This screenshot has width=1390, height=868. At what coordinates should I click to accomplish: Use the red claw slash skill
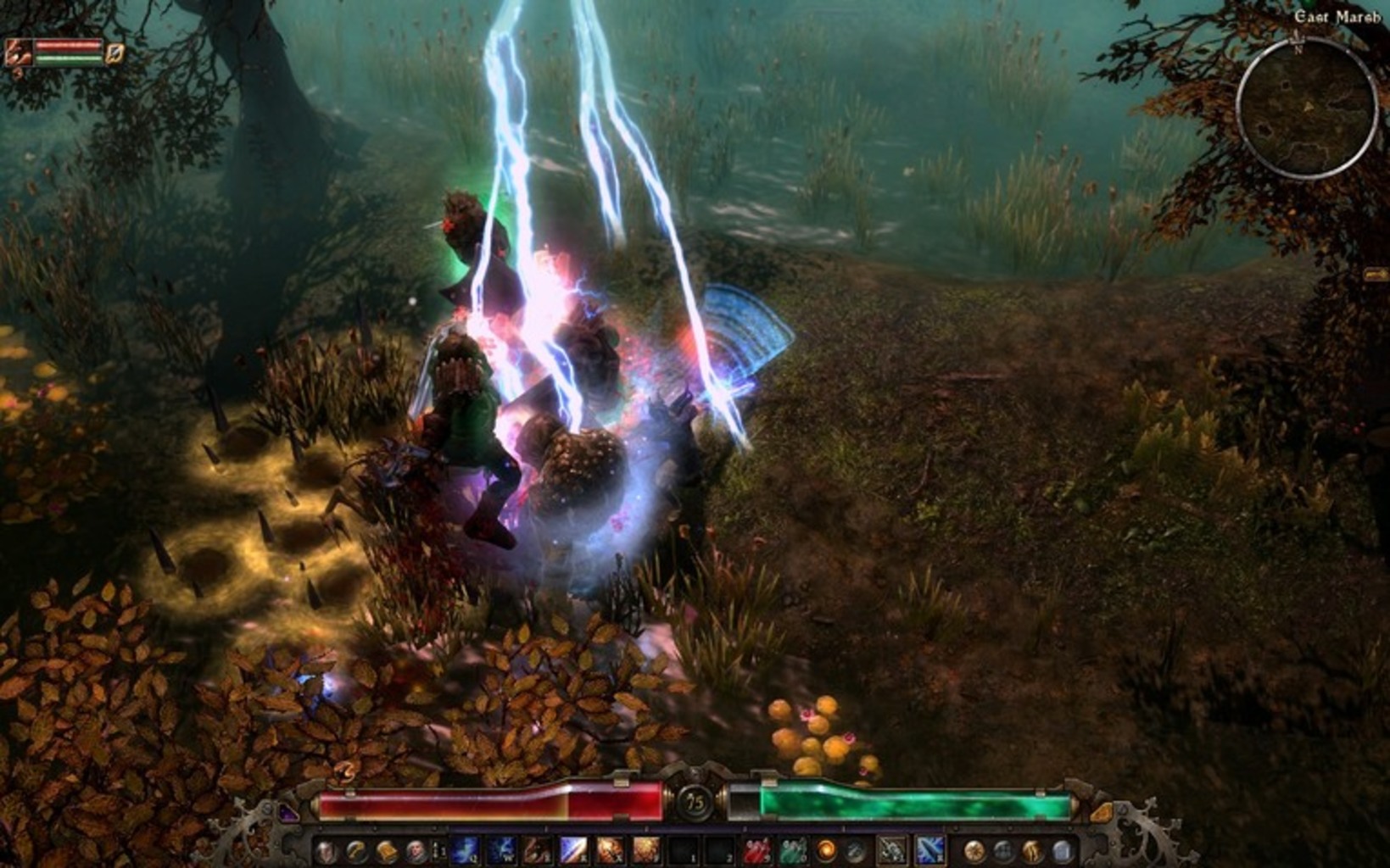[537, 850]
